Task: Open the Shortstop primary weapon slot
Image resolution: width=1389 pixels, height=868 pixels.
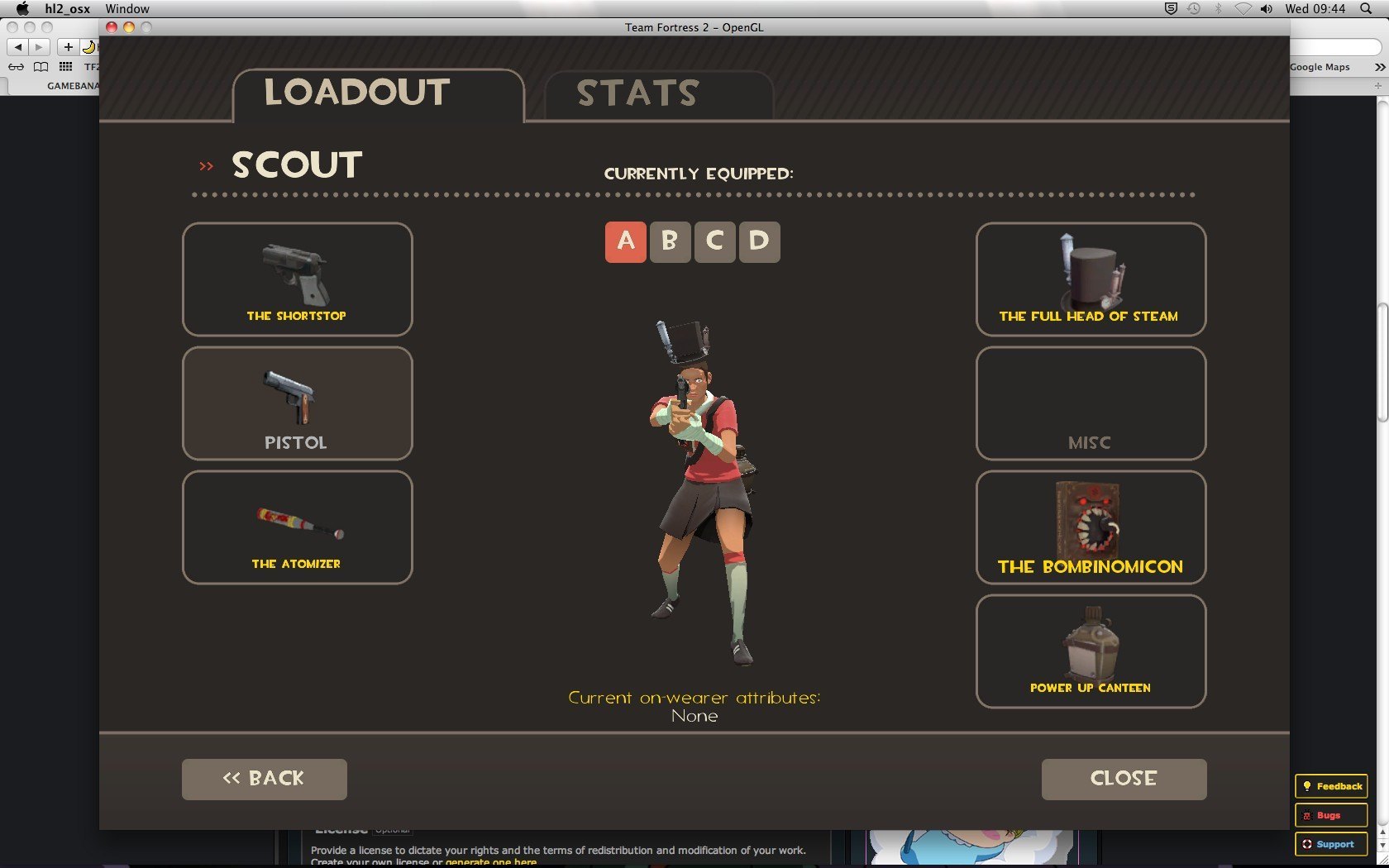Action: pyautogui.click(x=297, y=279)
